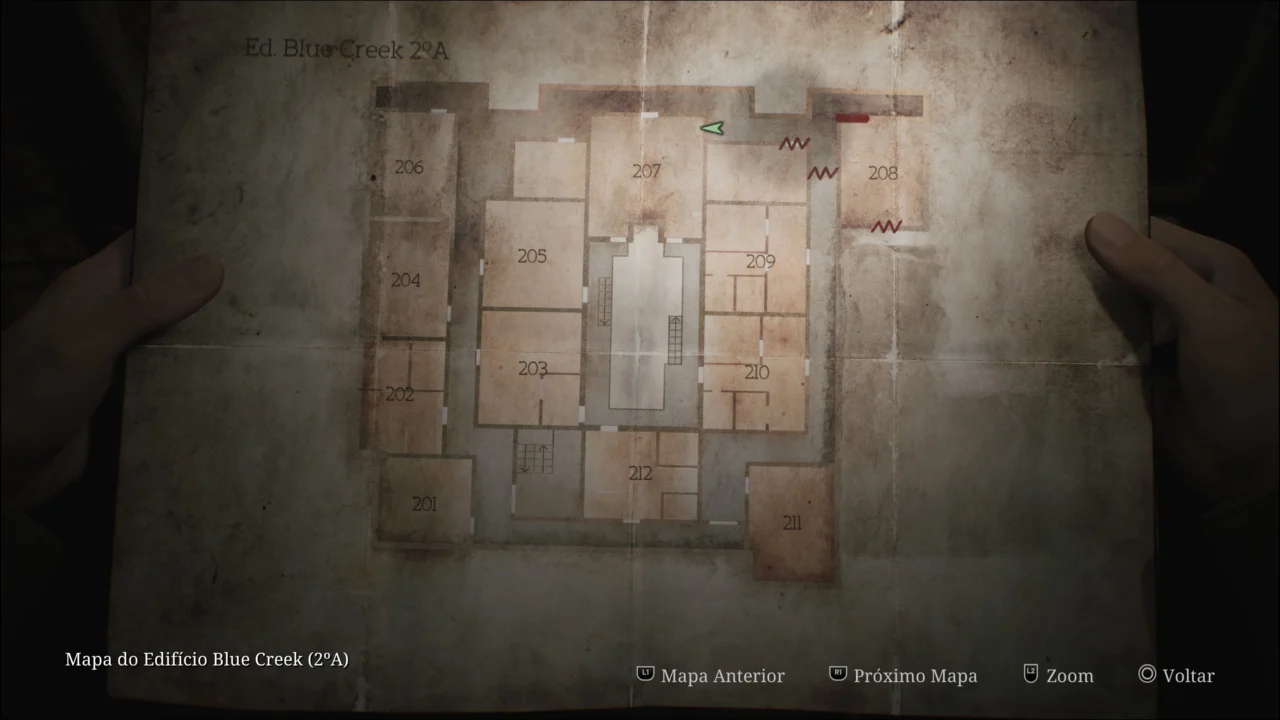
Task: Activate the Zoom option
Action: pyautogui.click(x=1068, y=676)
